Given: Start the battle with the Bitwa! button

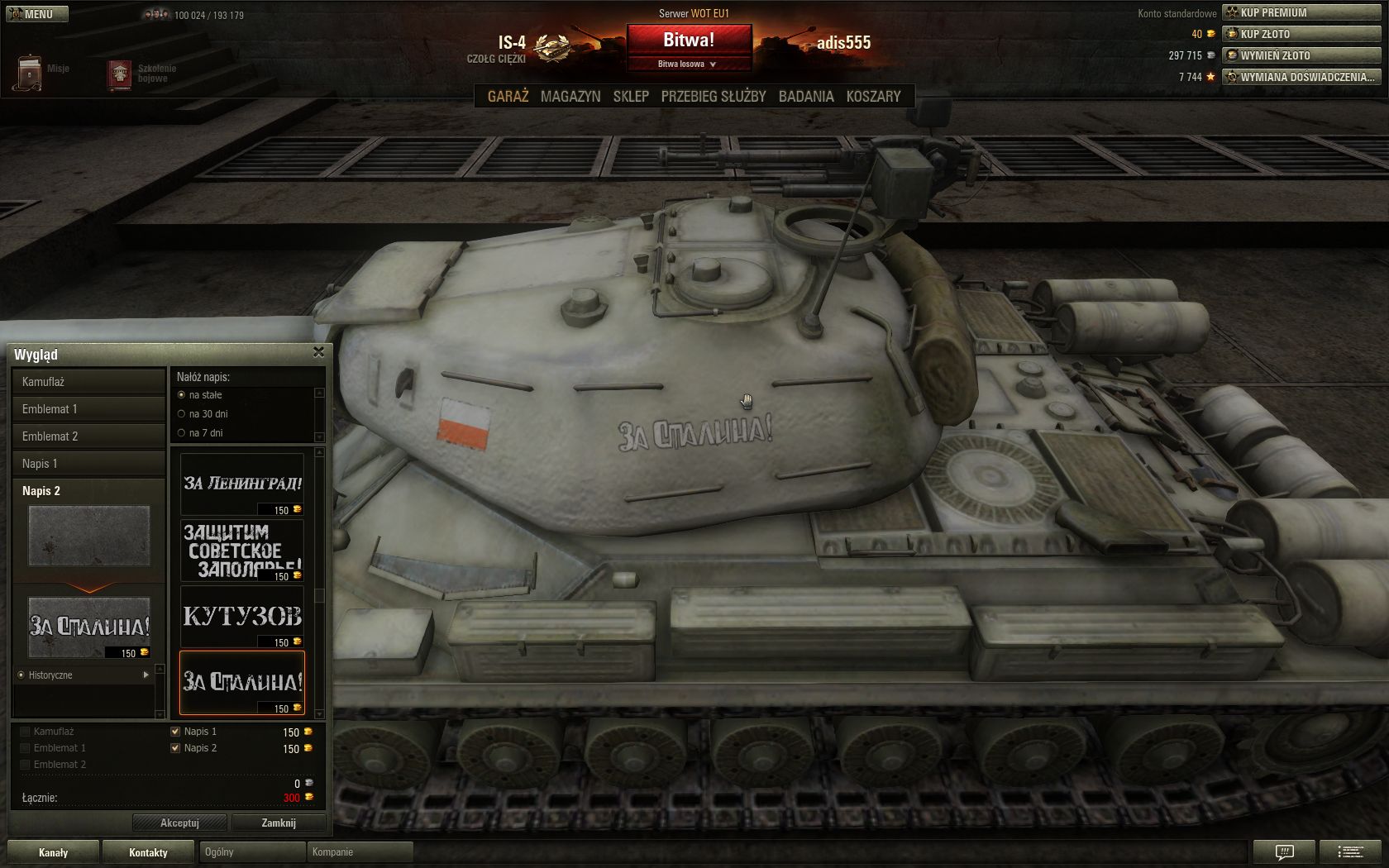Looking at the screenshot, I should tap(689, 40).
